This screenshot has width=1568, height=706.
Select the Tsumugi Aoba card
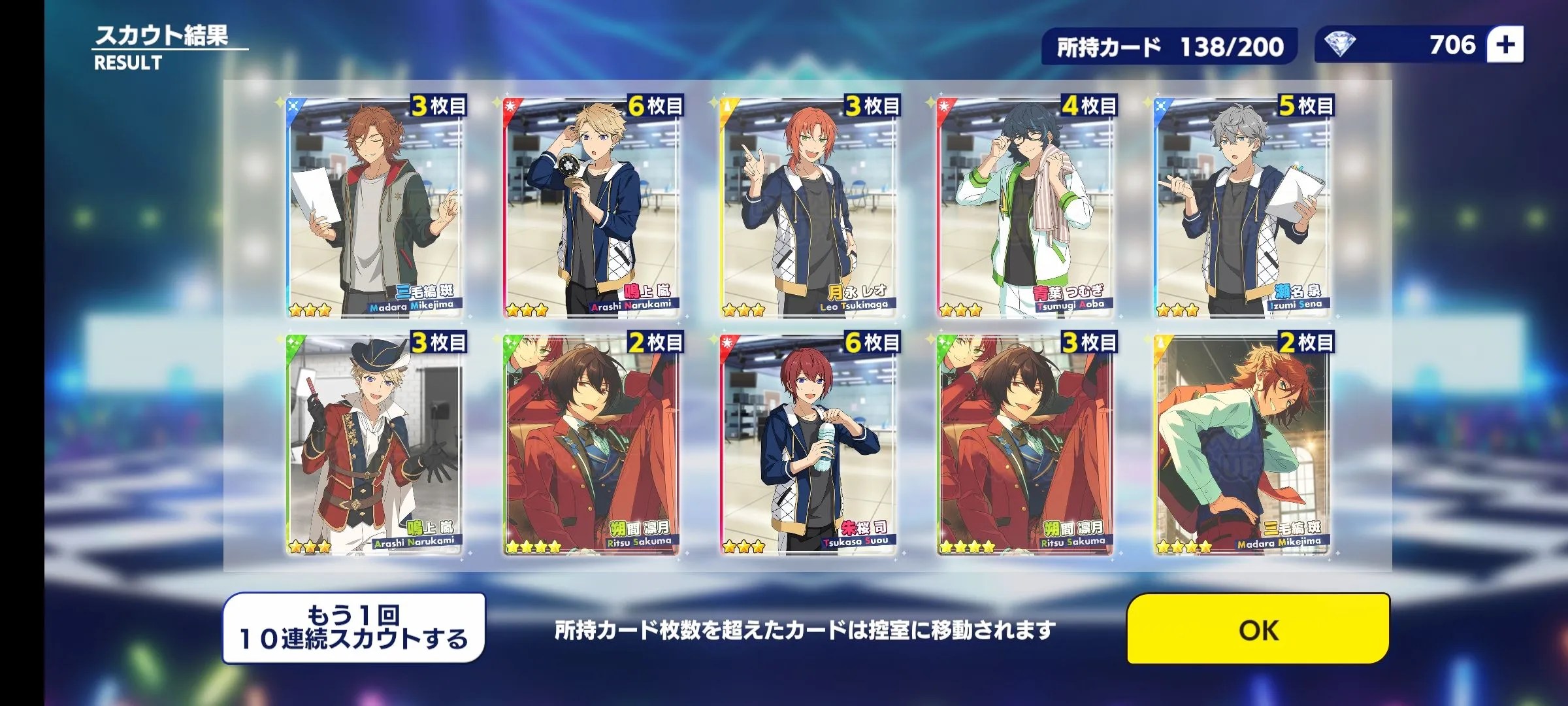click(1026, 208)
